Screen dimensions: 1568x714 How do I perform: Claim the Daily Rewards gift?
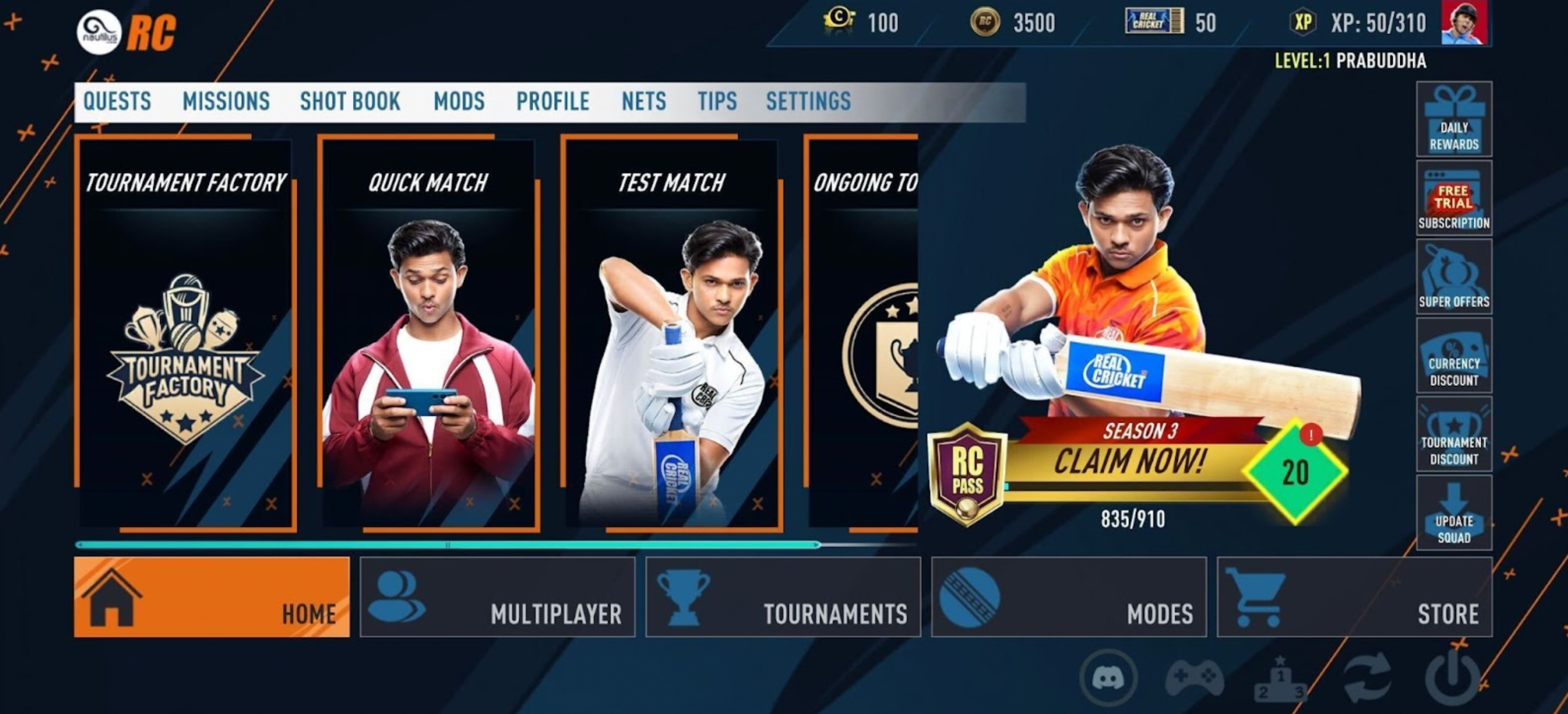point(1454,120)
